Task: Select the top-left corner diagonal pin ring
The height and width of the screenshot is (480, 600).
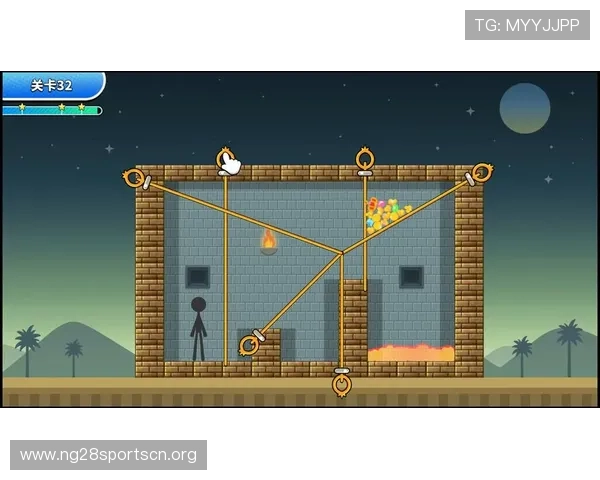Action: pos(134,178)
